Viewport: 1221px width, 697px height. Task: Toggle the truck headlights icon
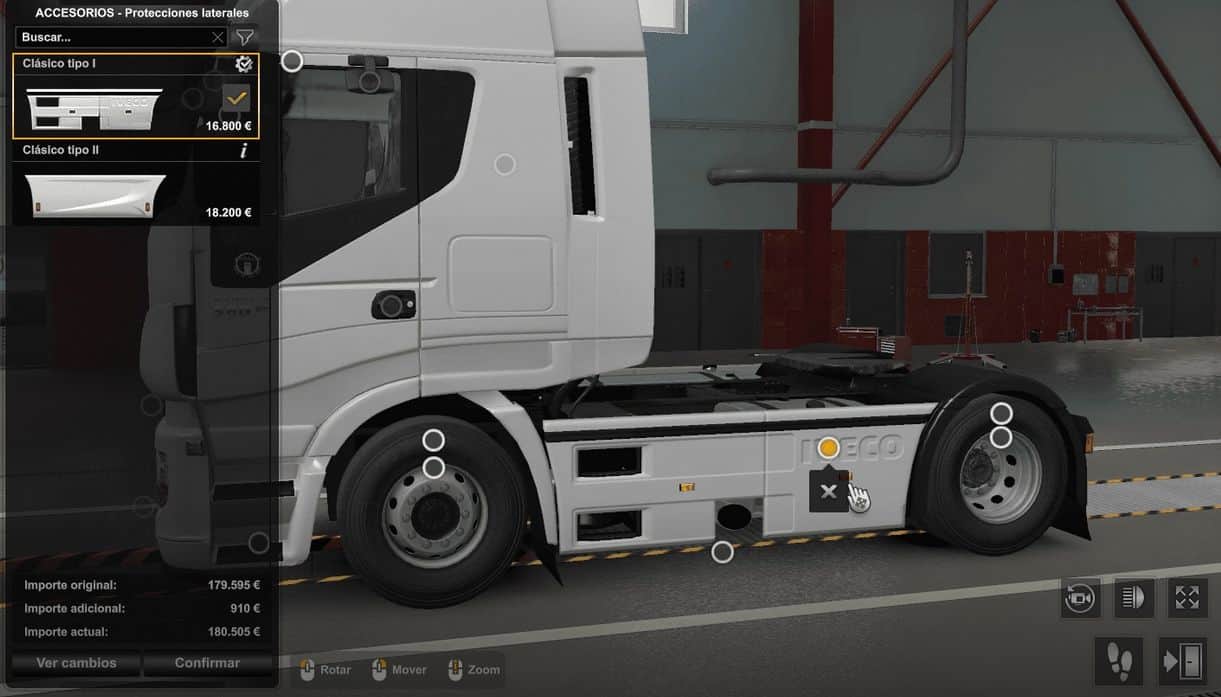pos(1134,598)
